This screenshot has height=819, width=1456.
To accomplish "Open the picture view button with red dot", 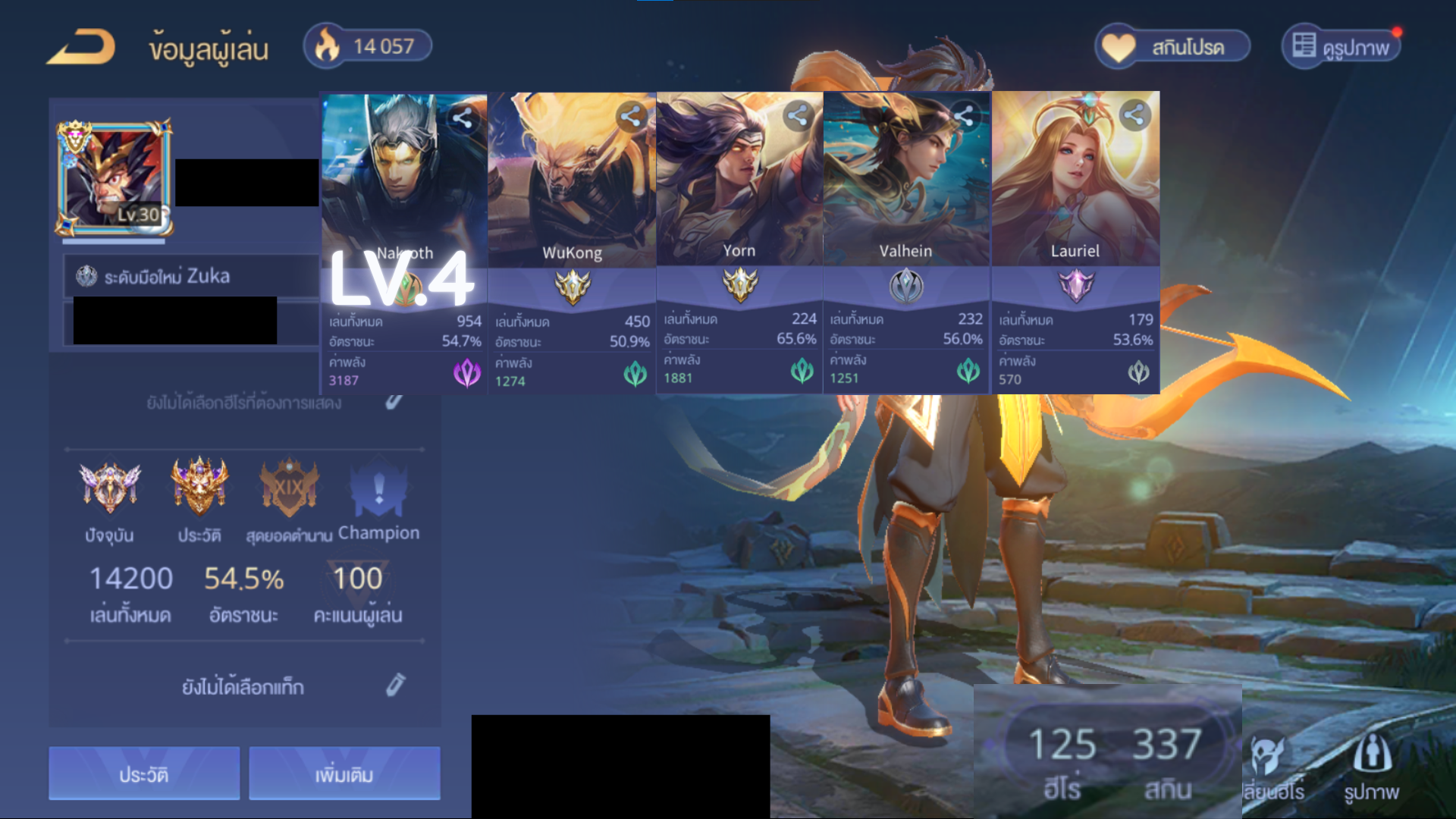I will tap(1341, 47).
